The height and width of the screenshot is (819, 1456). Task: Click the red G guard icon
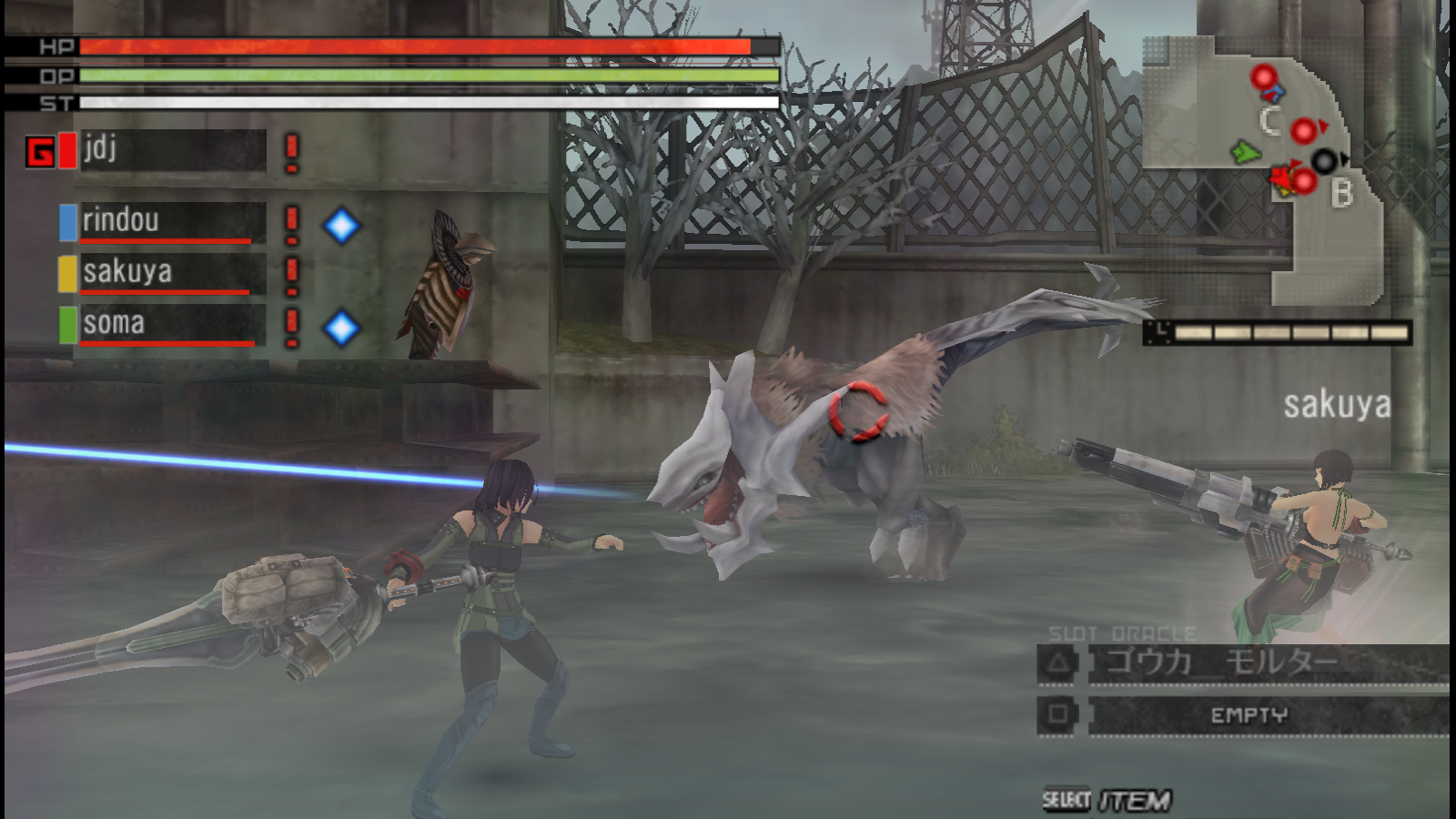pos(40,152)
